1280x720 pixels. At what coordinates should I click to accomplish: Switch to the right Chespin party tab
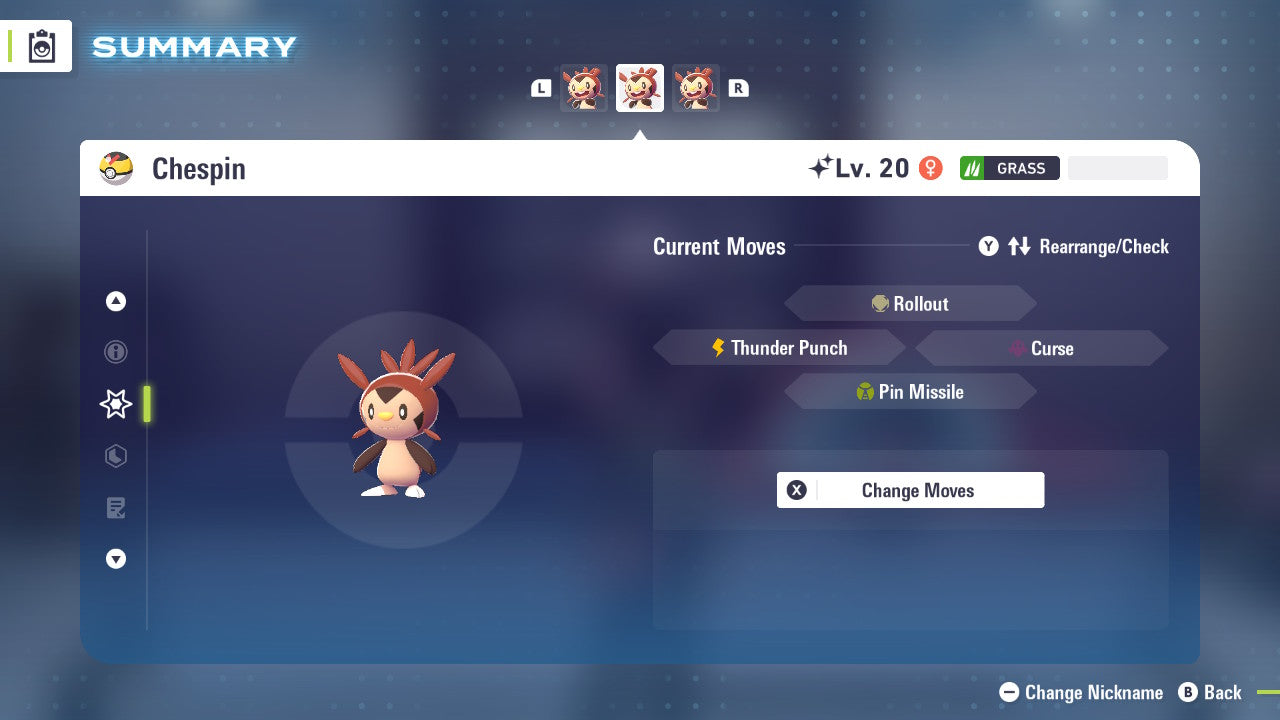click(695, 87)
